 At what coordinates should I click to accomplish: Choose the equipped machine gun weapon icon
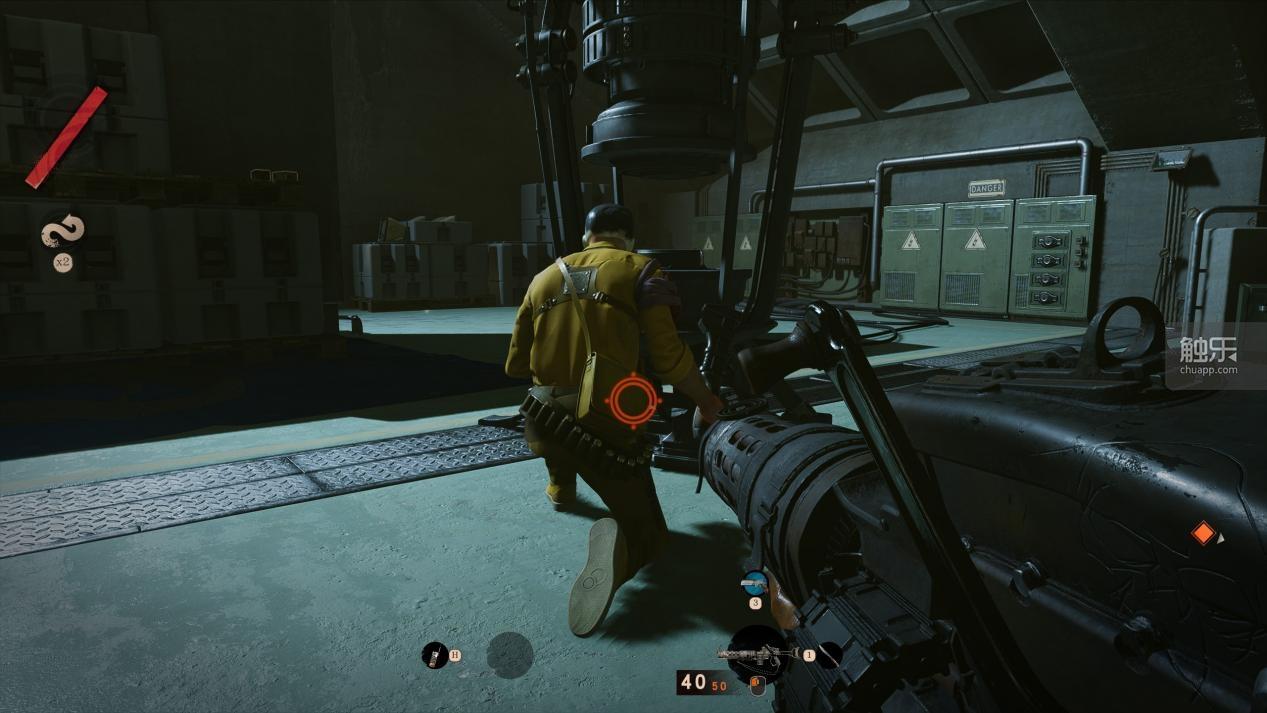coord(757,654)
